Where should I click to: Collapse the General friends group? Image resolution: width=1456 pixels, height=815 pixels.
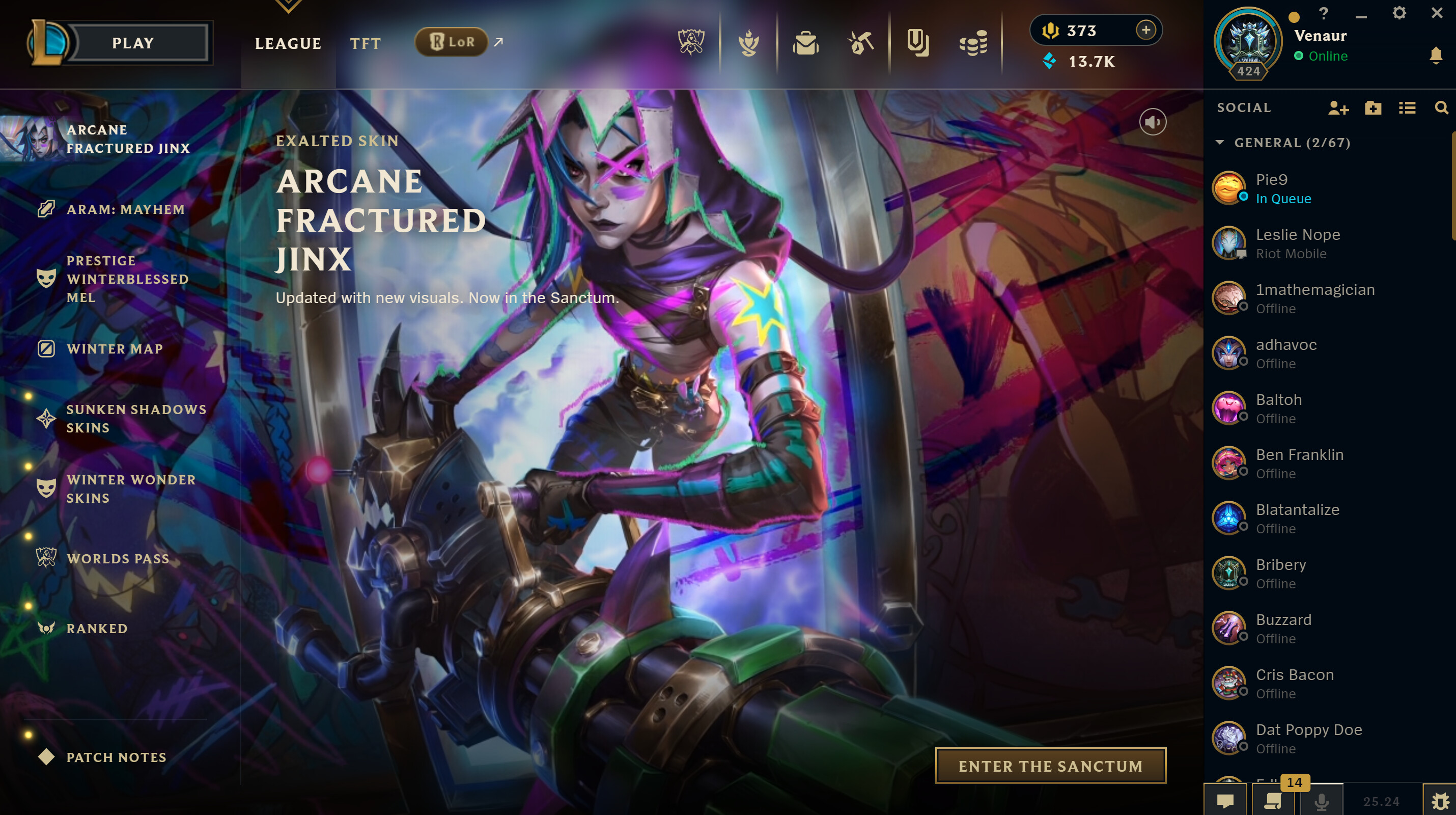pyautogui.click(x=1220, y=143)
